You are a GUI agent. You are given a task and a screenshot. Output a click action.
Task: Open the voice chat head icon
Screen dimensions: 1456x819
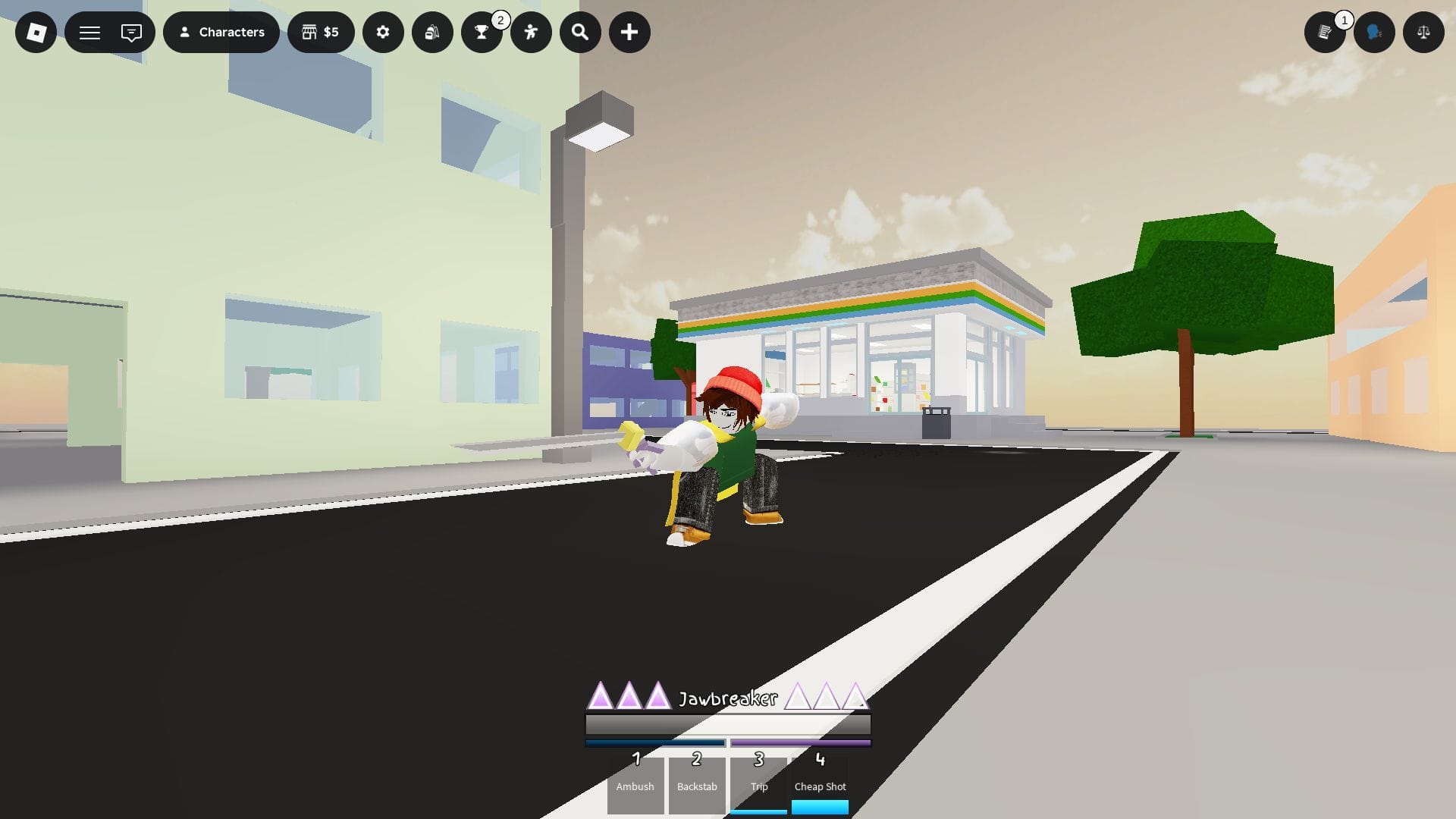(x=1374, y=32)
